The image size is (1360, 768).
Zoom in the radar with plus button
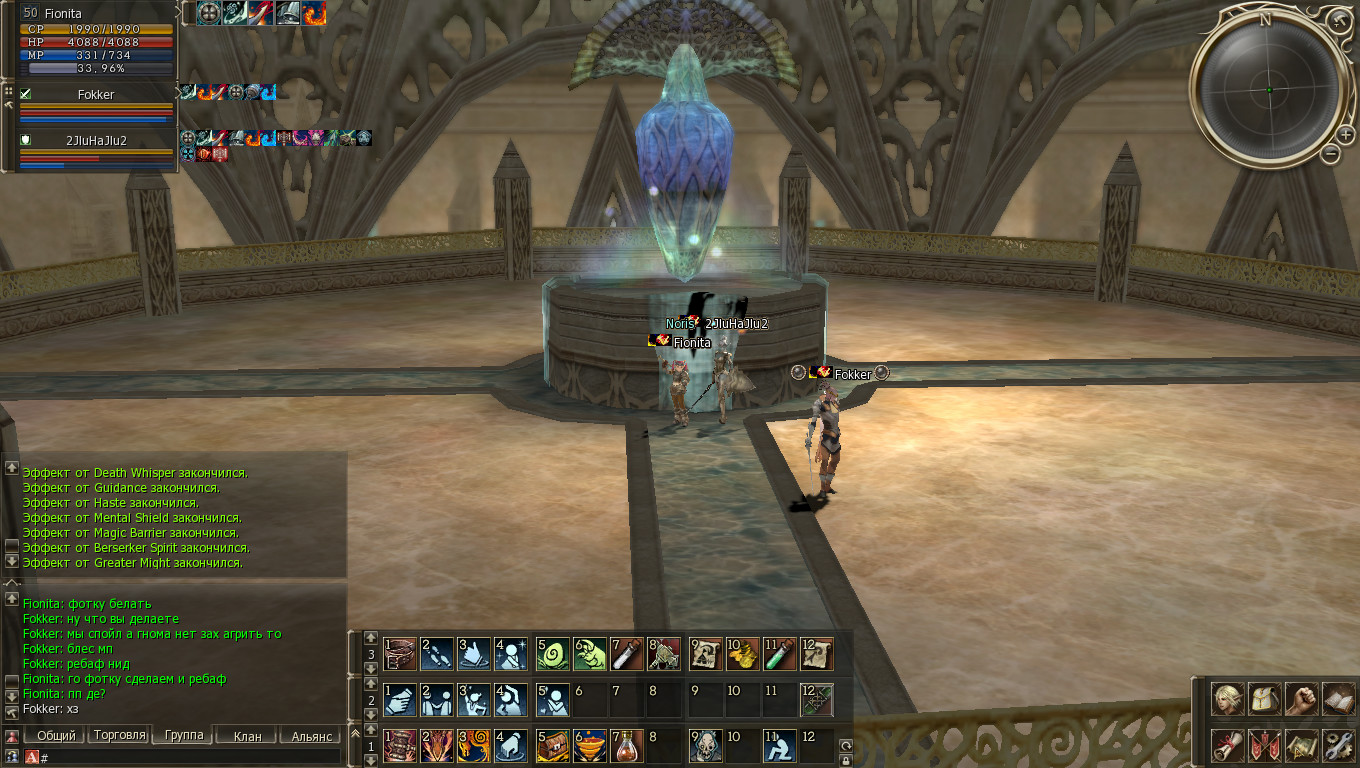pos(1346,134)
